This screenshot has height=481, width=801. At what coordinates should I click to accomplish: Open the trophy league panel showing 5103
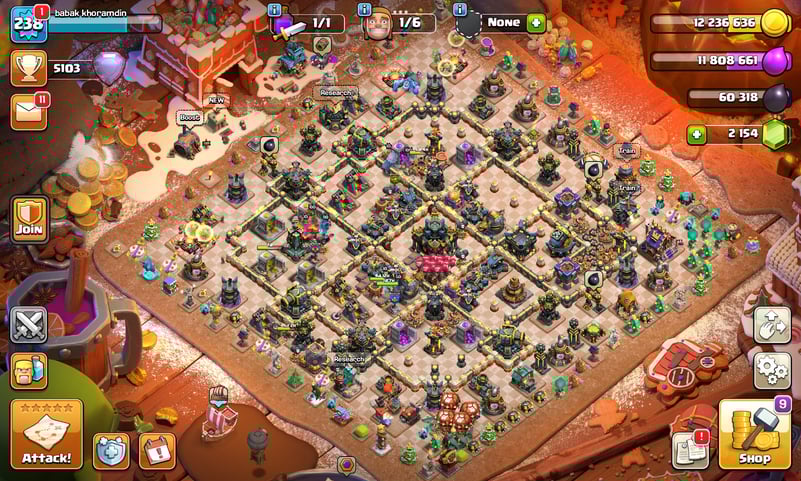pos(29,68)
